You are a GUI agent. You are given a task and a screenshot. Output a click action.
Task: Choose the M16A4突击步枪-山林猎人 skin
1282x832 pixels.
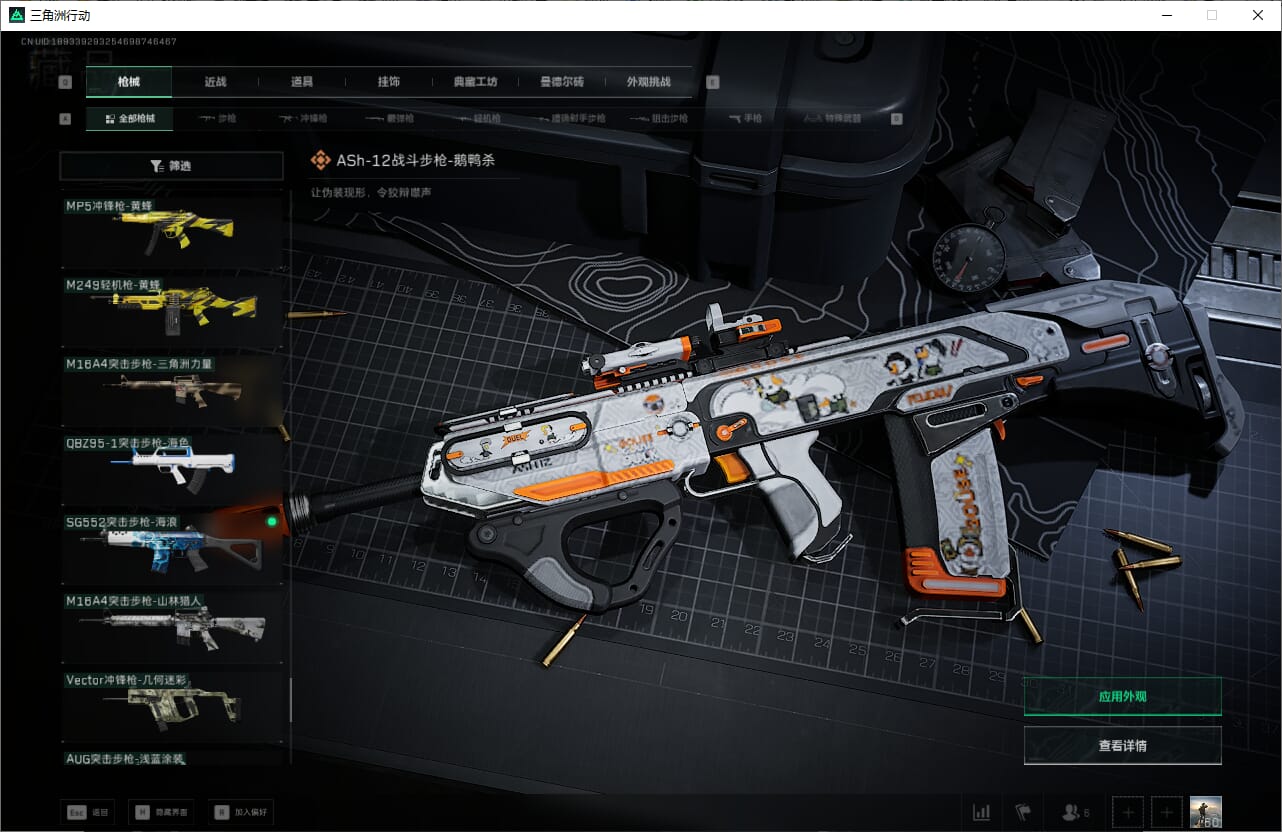click(172, 626)
